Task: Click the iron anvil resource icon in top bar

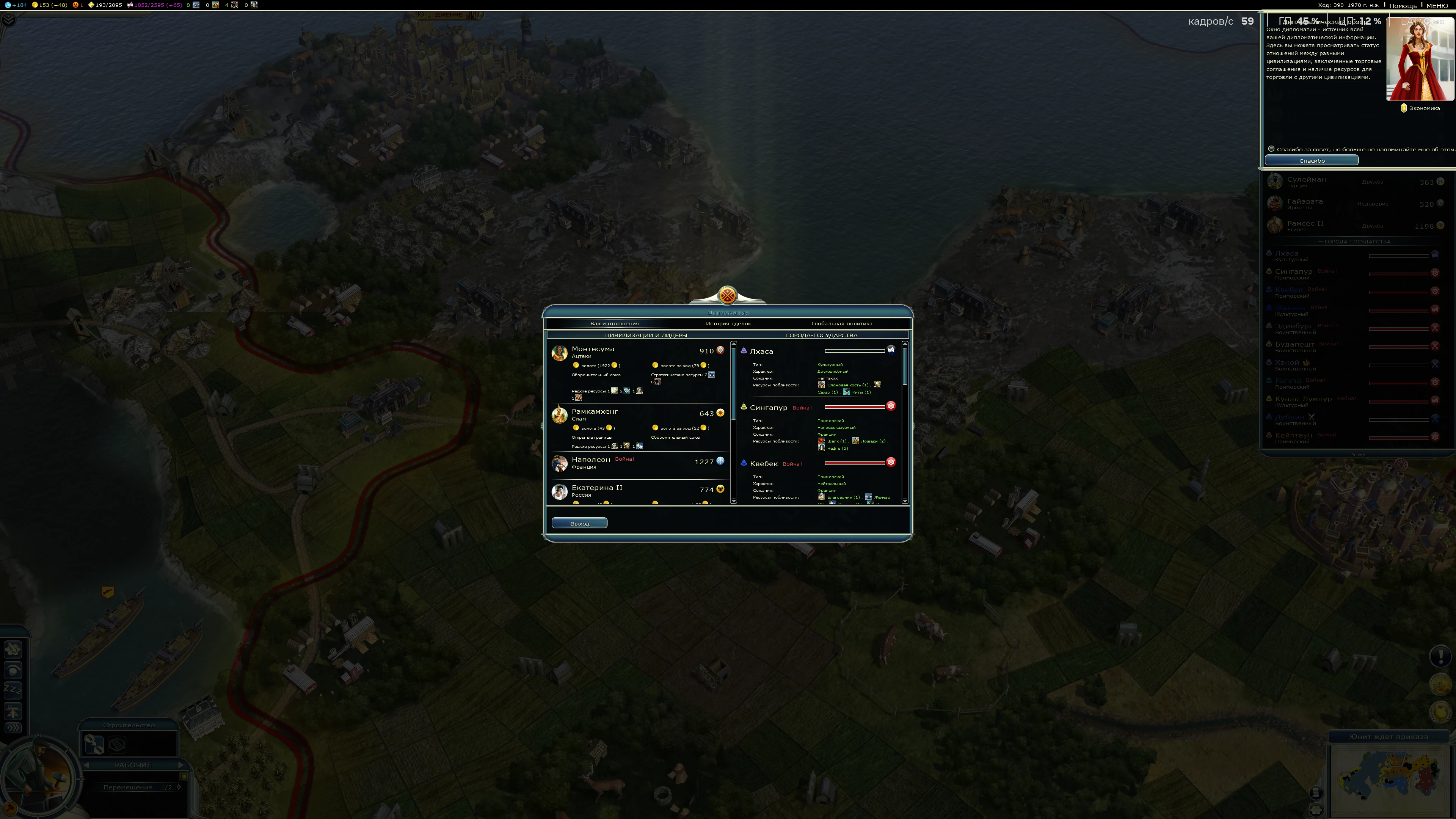Action: coord(196,5)
